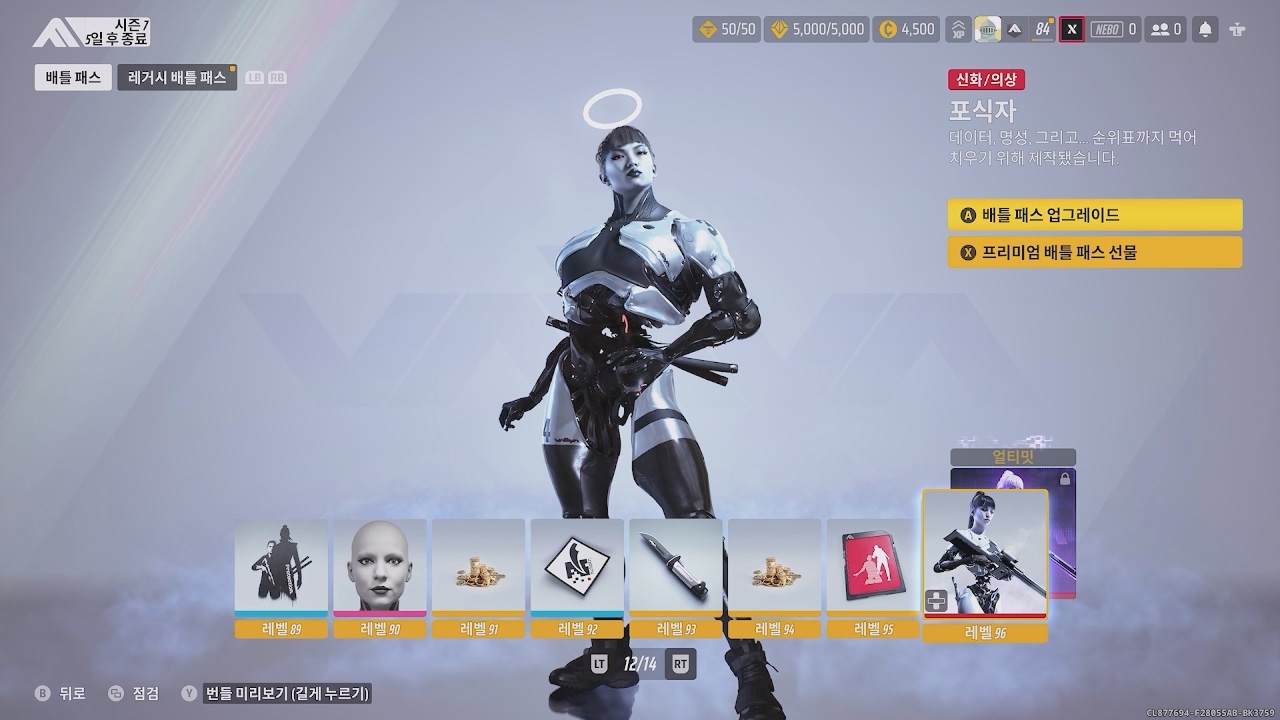1280x720 pixels.
Task: Select the 레벨 93 knife reward card
Action: click(x=676, y=567)
